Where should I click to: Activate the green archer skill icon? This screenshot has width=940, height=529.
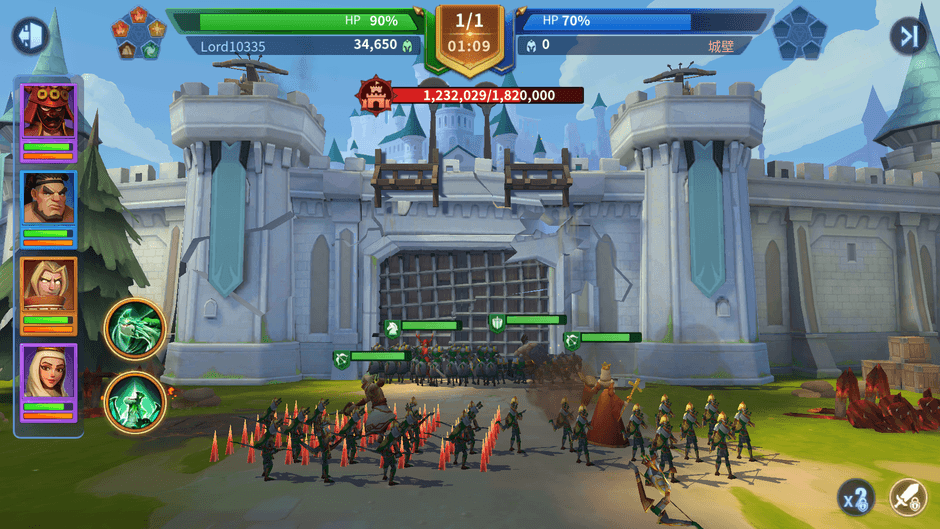point(134,402)
